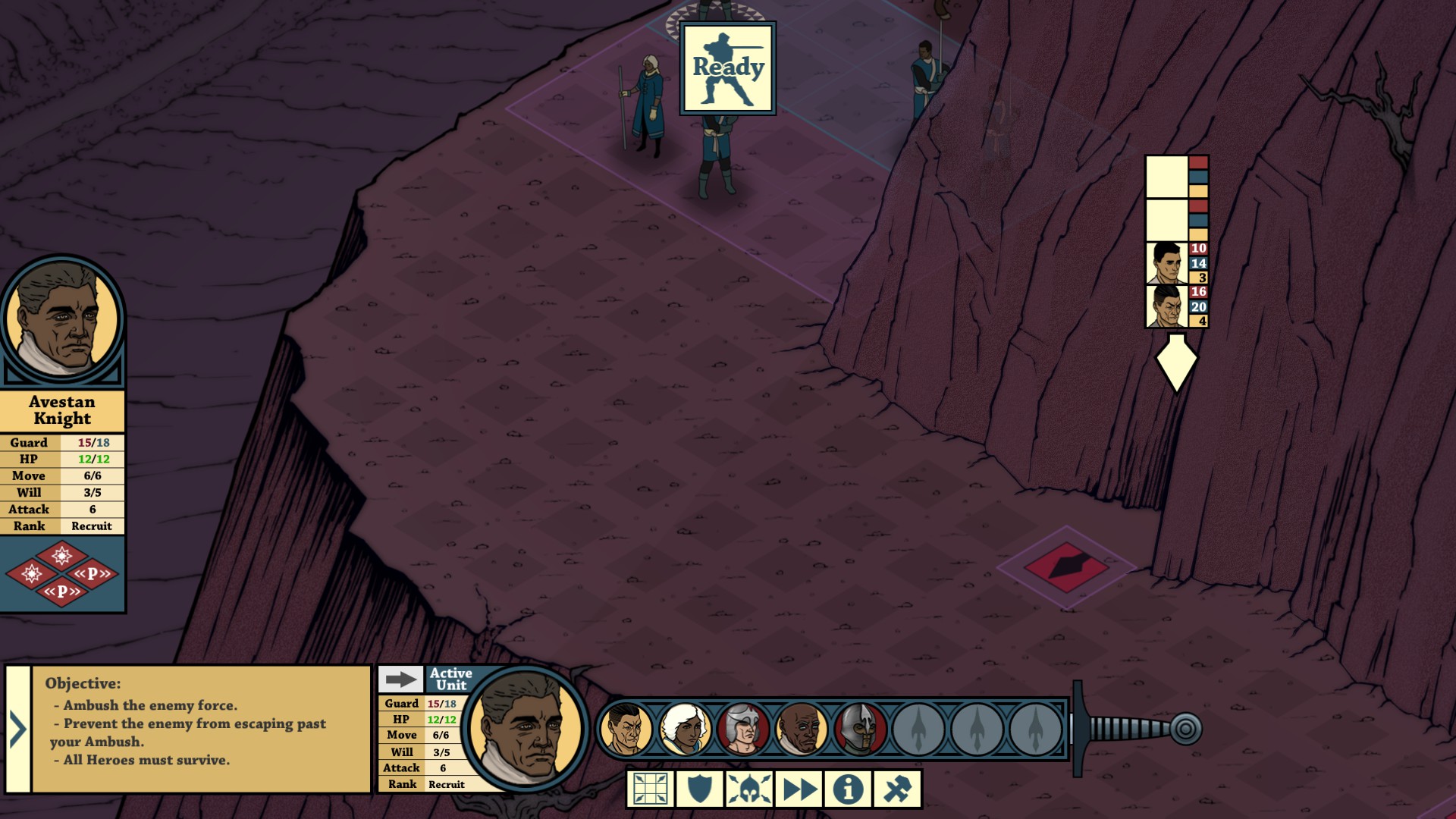The height and width of the screenshot is (819, 1456).
Task: Collapse the Objective panel with the arrow tab
Action: tap(17, 730)
